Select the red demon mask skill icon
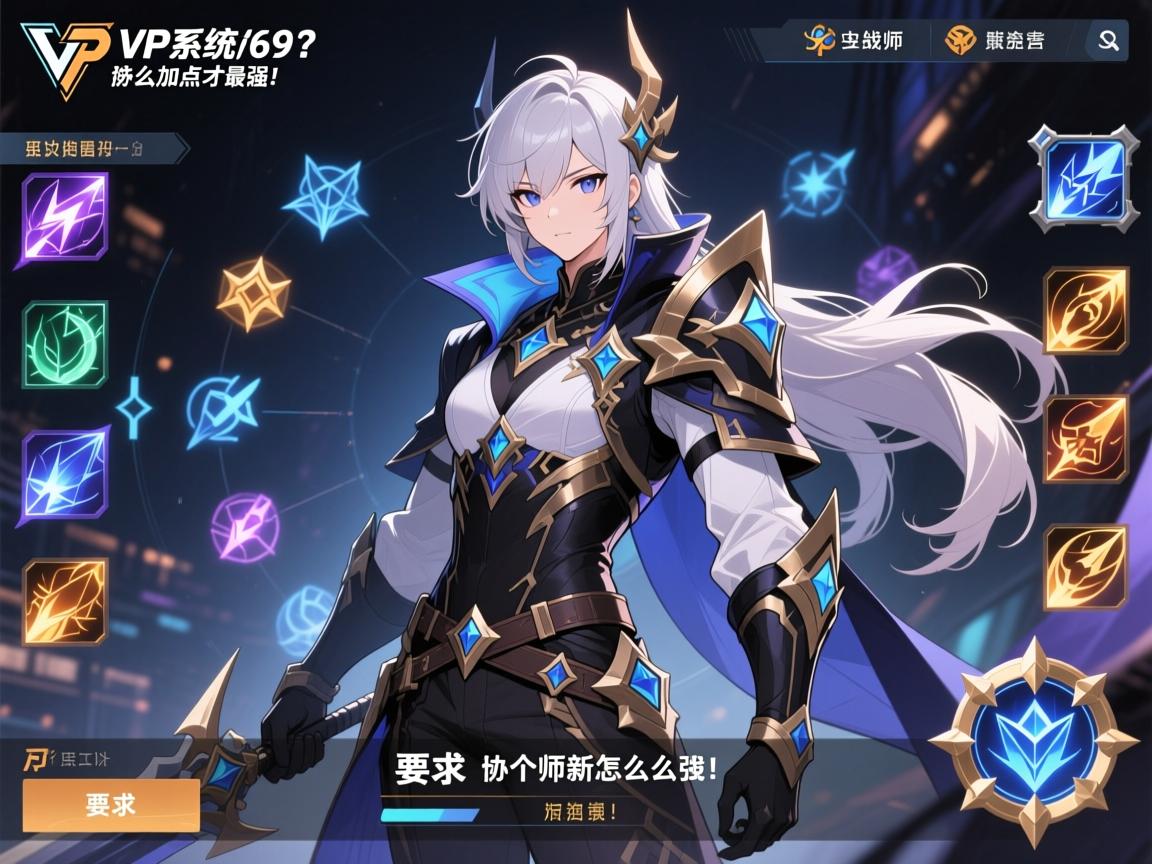1152x864 pixels. (1086, 438)
